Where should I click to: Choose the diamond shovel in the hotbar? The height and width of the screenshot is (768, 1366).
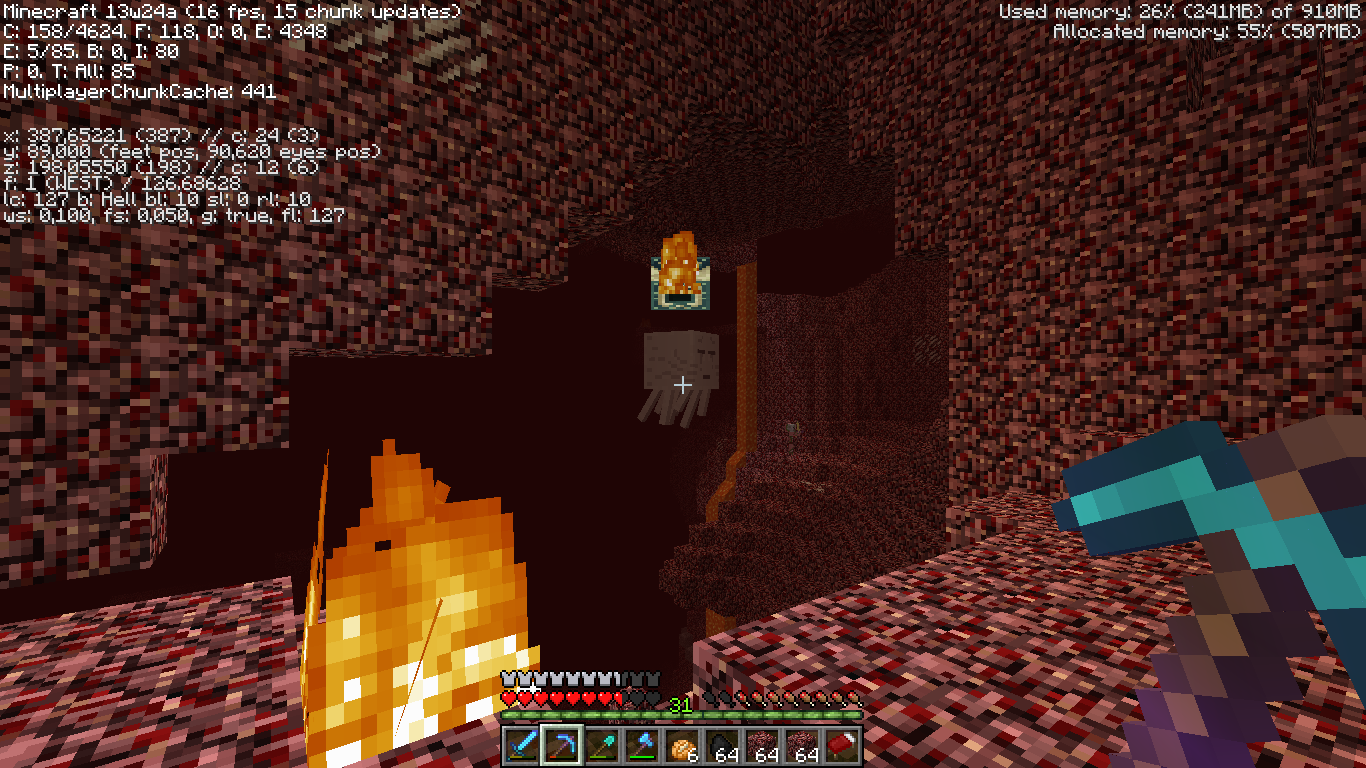[x=602, y=746]
